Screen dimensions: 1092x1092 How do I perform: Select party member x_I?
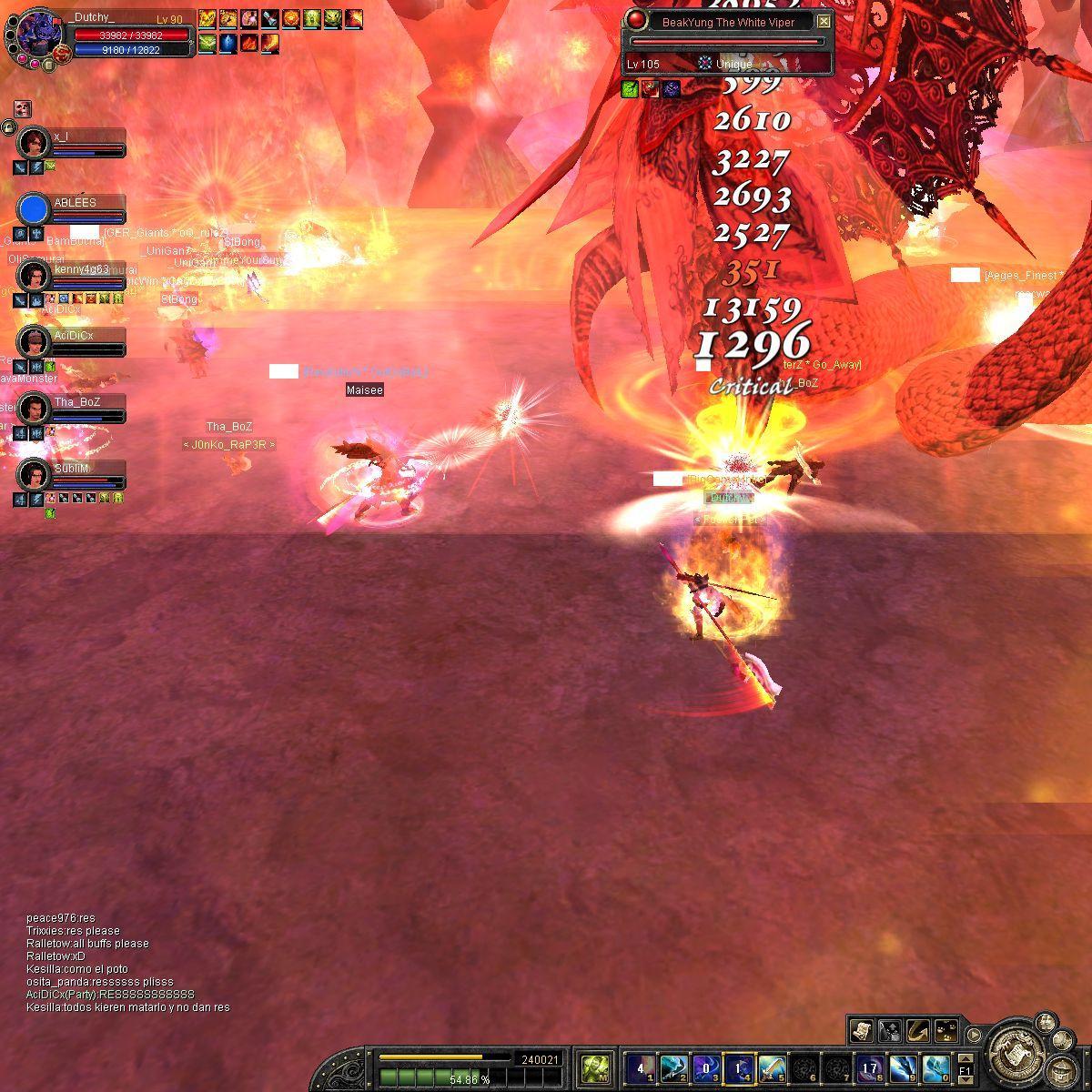(x=35, y=141)
